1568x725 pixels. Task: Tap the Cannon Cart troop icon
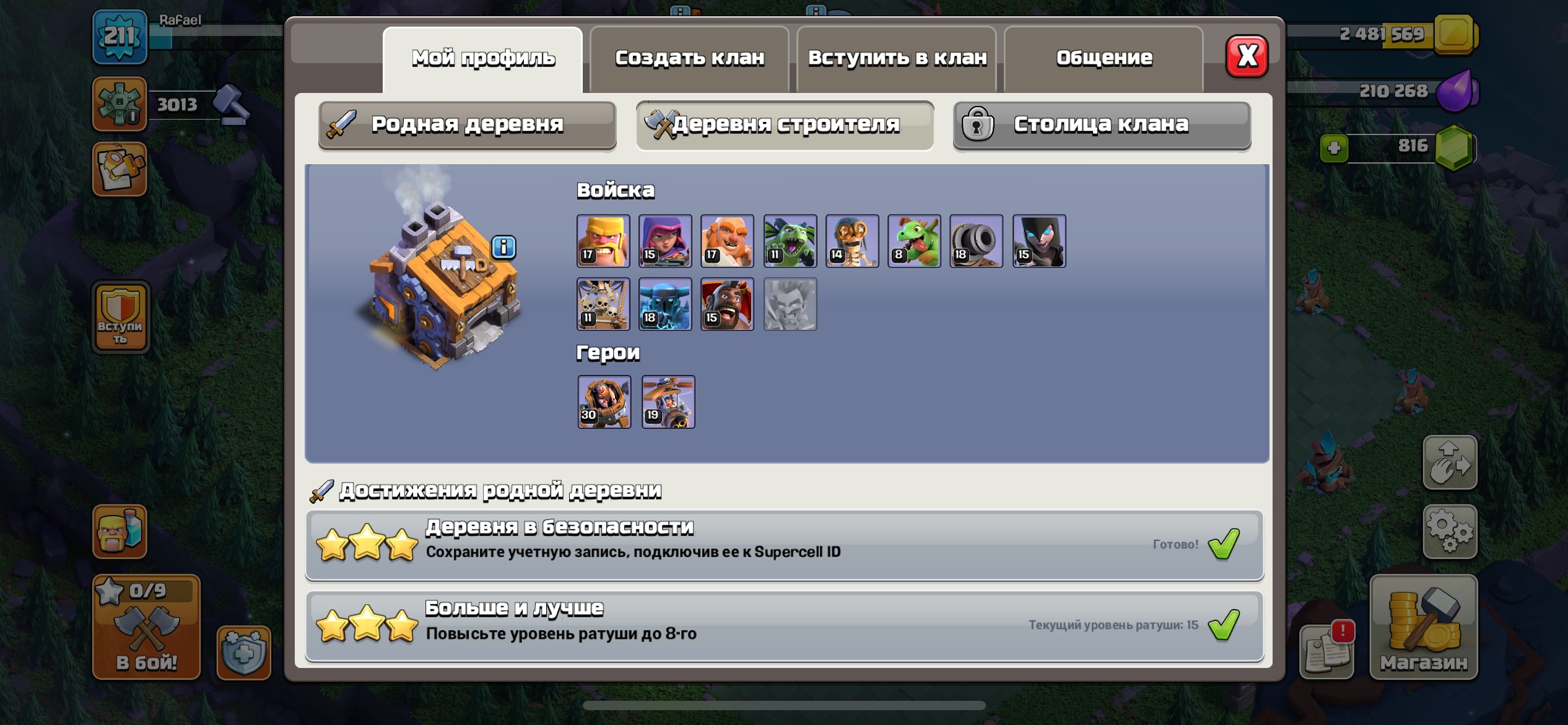(977, 242)
